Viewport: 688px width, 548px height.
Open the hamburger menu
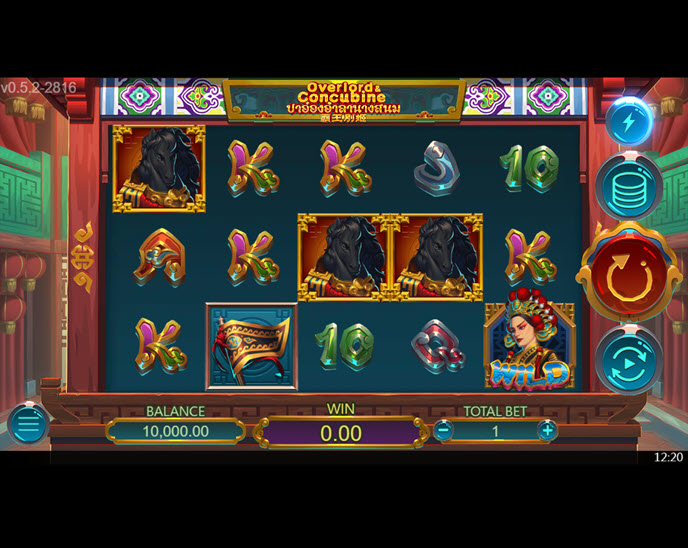coord(27,425)
